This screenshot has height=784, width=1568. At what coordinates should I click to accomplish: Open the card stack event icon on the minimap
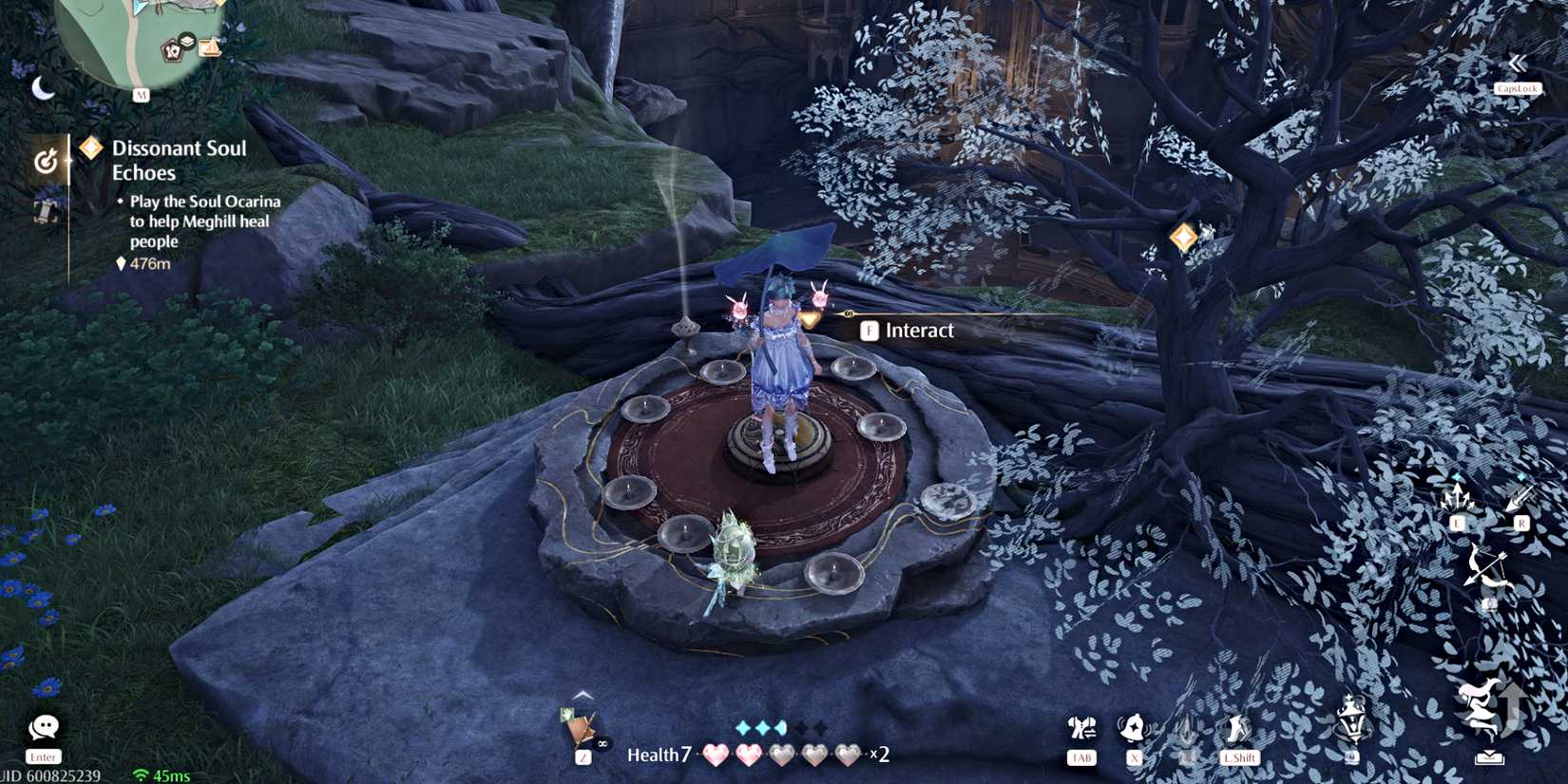(173, 51)
